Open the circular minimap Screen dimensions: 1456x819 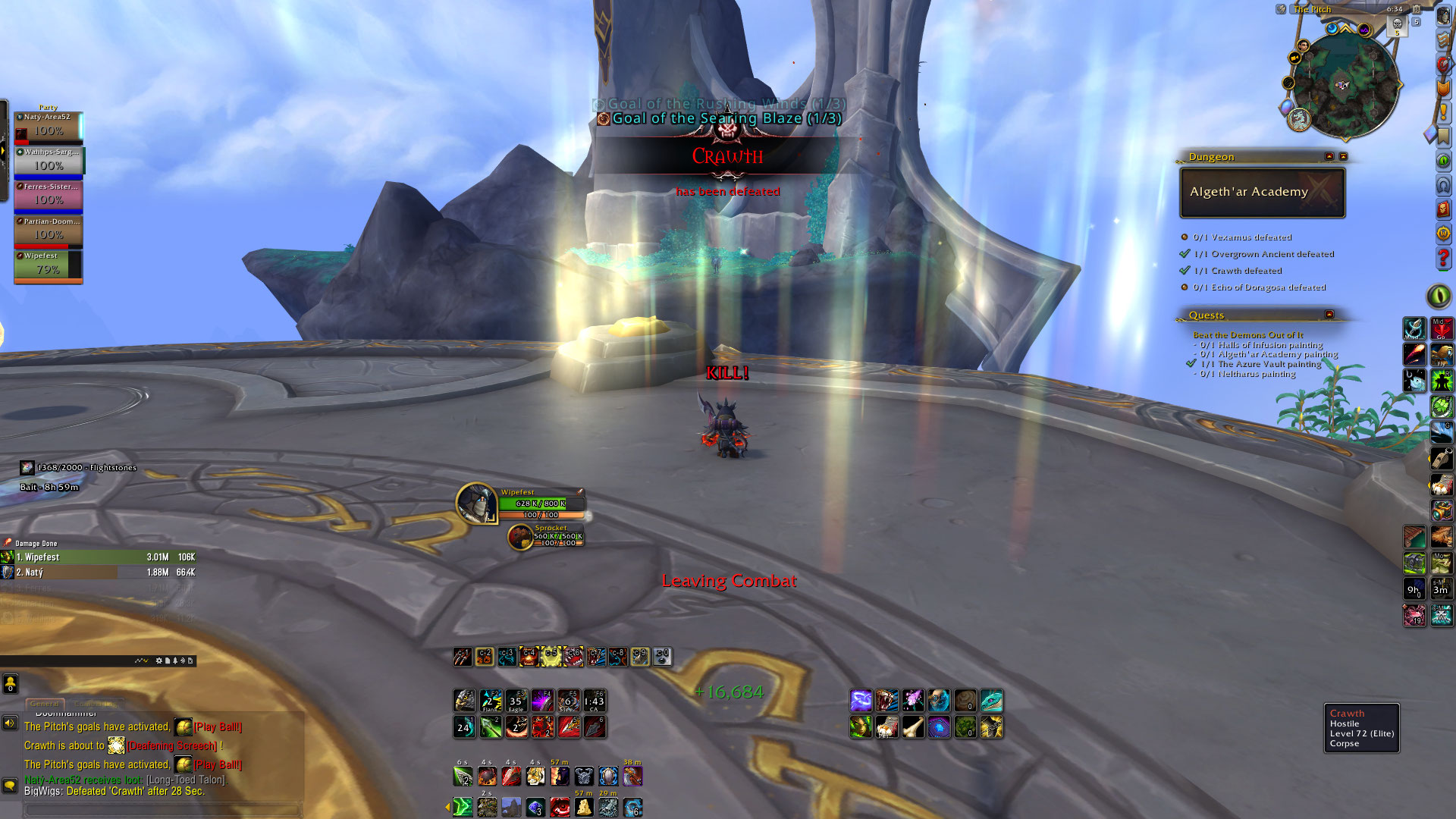[1345, 85]
